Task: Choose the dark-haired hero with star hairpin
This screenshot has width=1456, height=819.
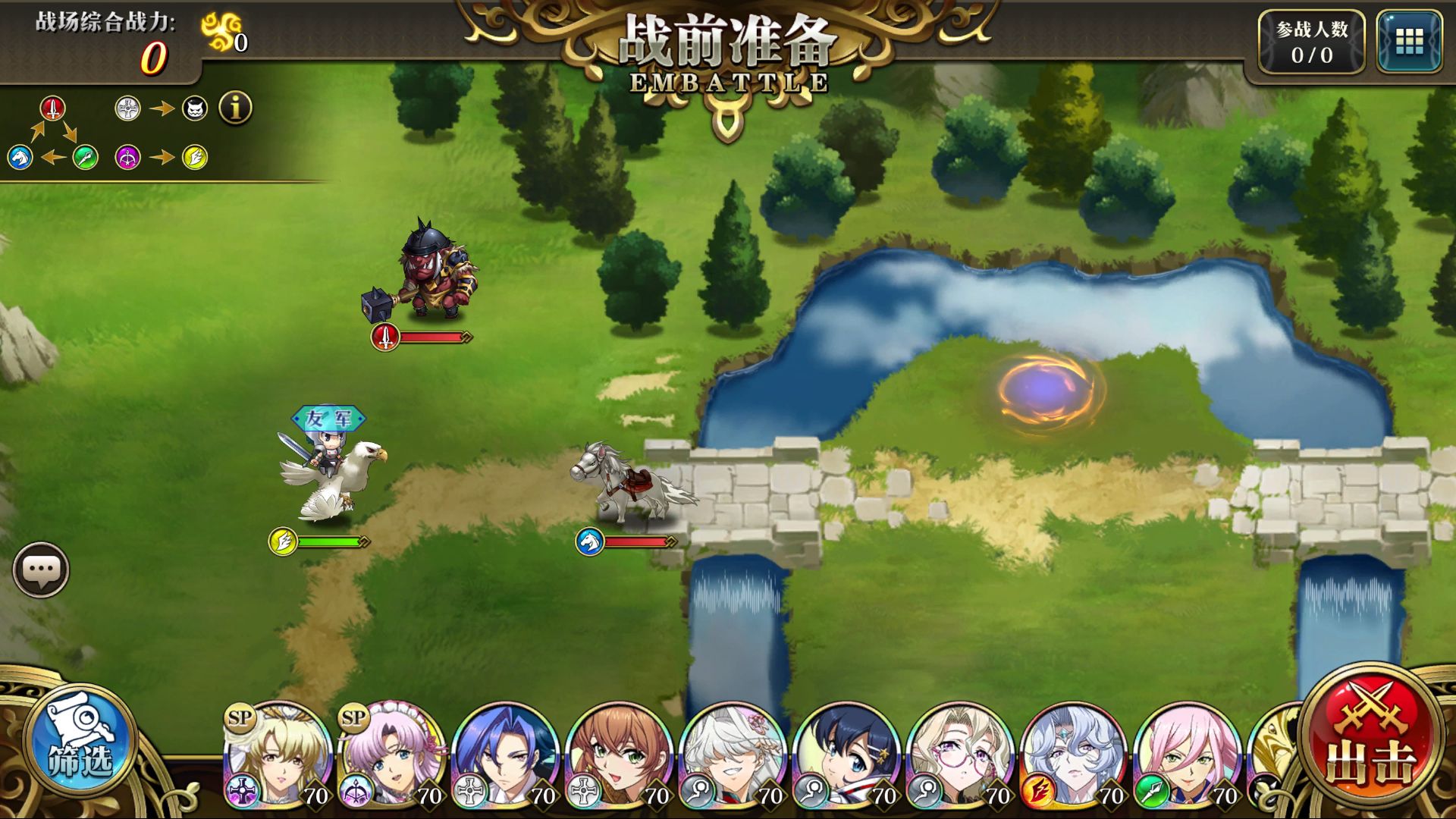Action: (x=848, y=754)
